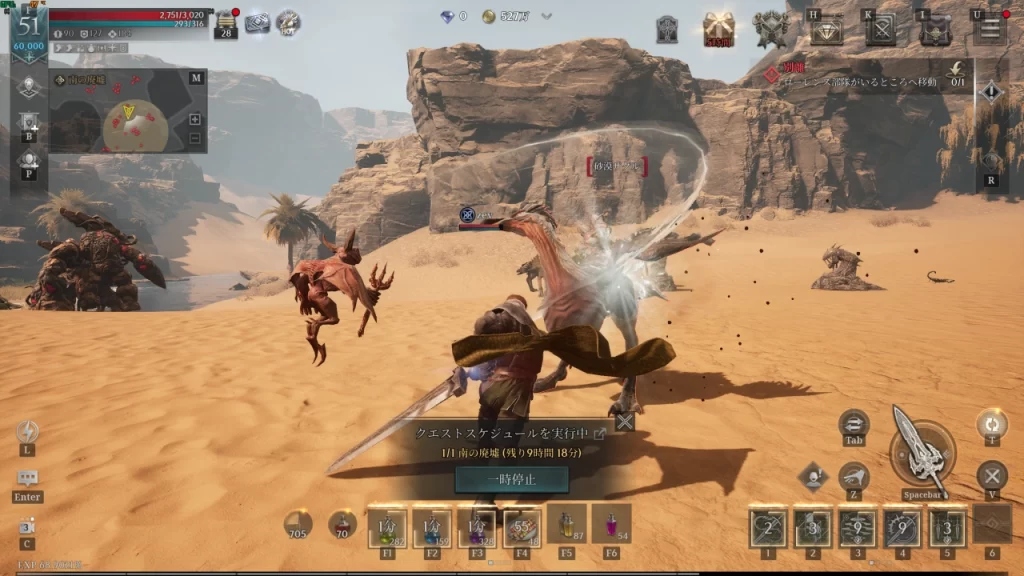Open the minimap with the M button
The image size is (1024, 576).
tap(196, 78)
